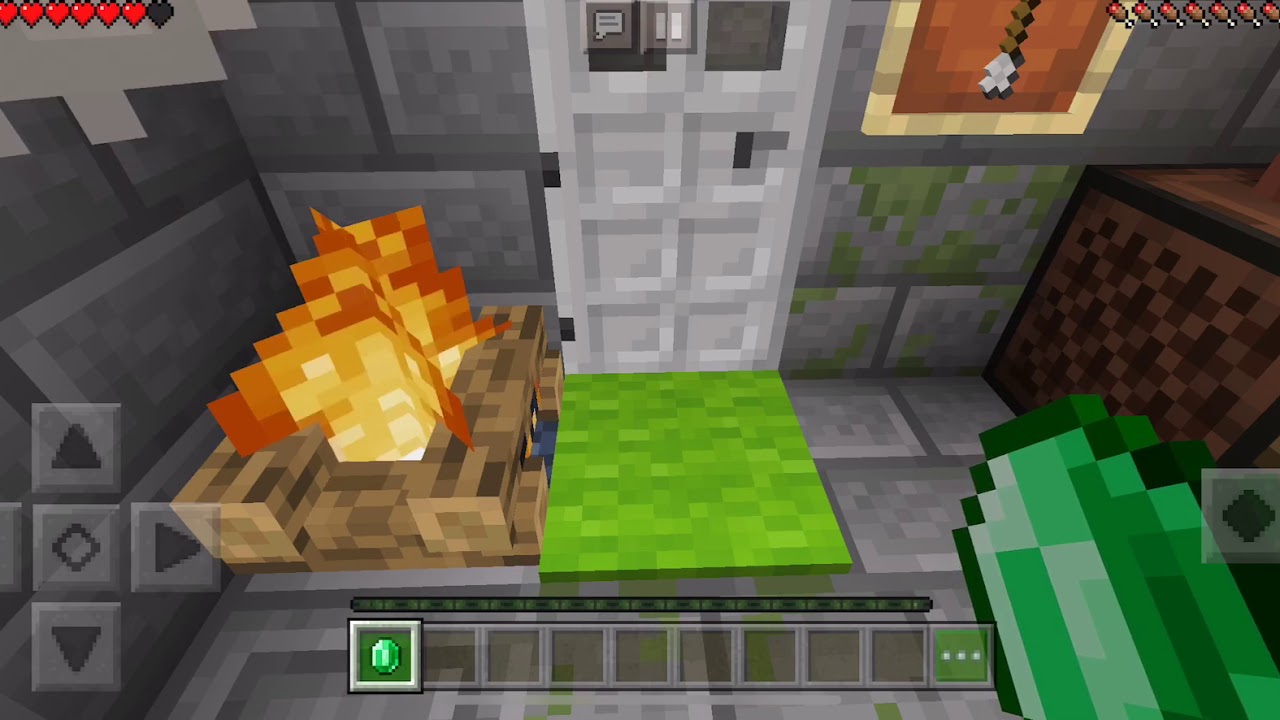Open chat with the speech bubble icon
The width and height of the screenshot is (1280, 720).
(608, 22)
